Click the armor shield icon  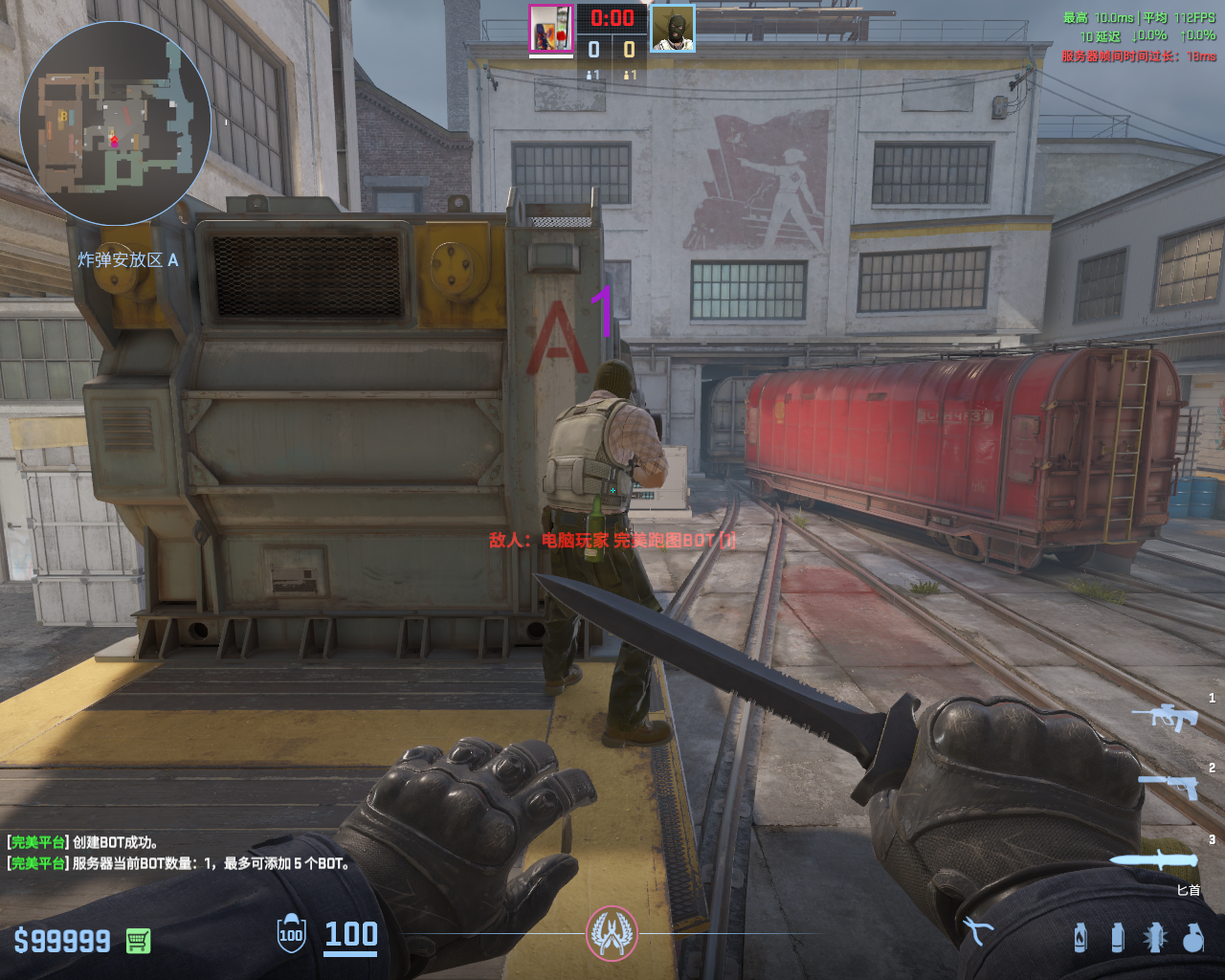[291, 934]
